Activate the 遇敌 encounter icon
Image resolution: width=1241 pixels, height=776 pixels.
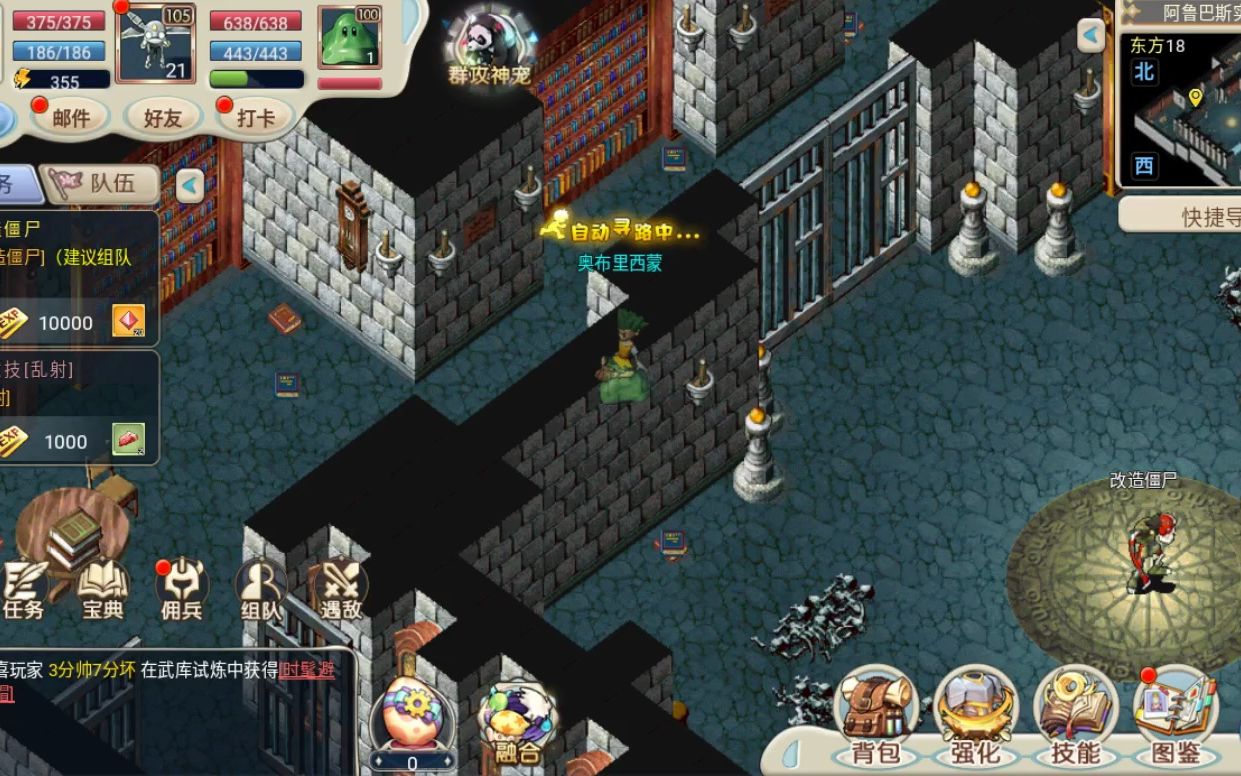[x=340, y=590]
